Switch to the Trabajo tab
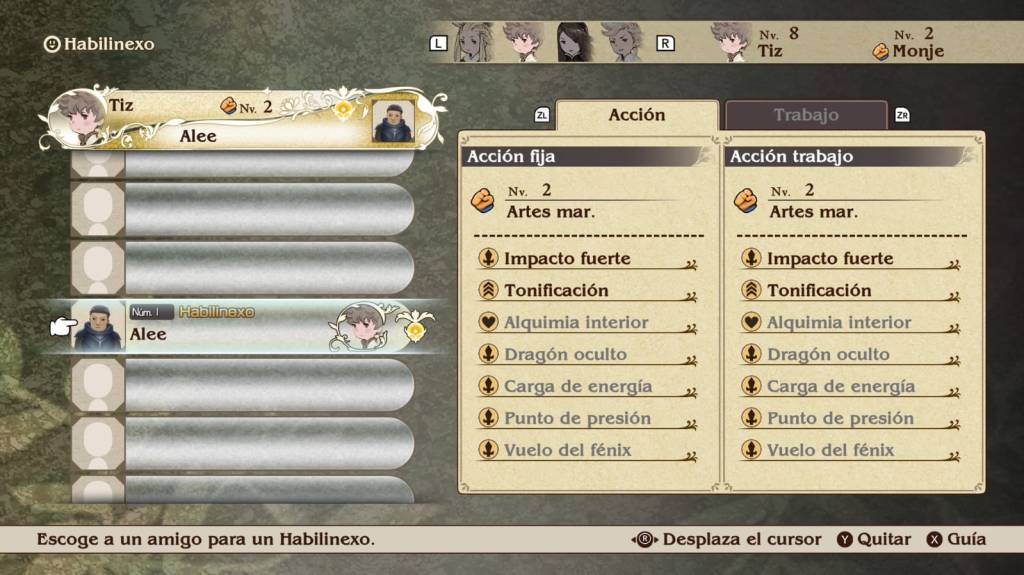 (x=805, y=116)
